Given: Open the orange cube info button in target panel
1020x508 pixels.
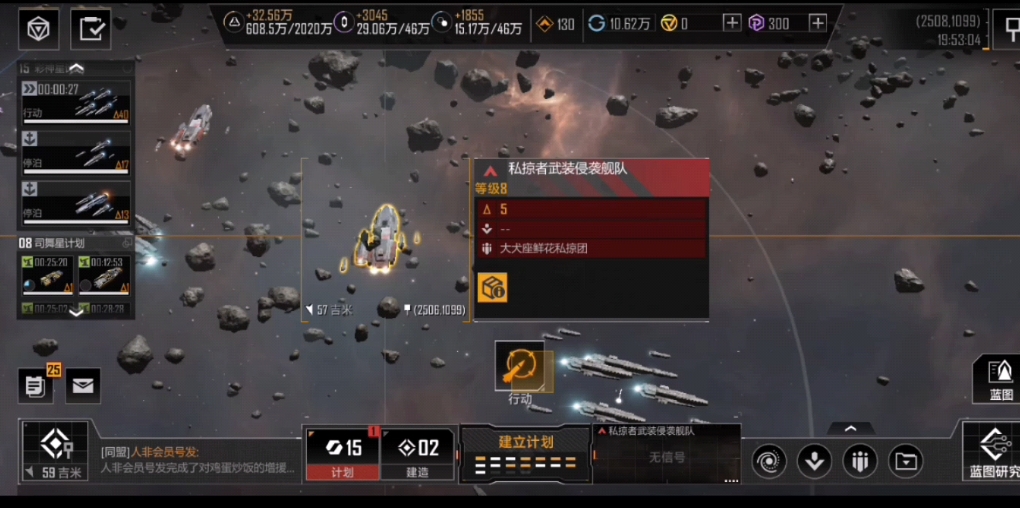Looking at the screenshot, I should [x=492, y=286].
